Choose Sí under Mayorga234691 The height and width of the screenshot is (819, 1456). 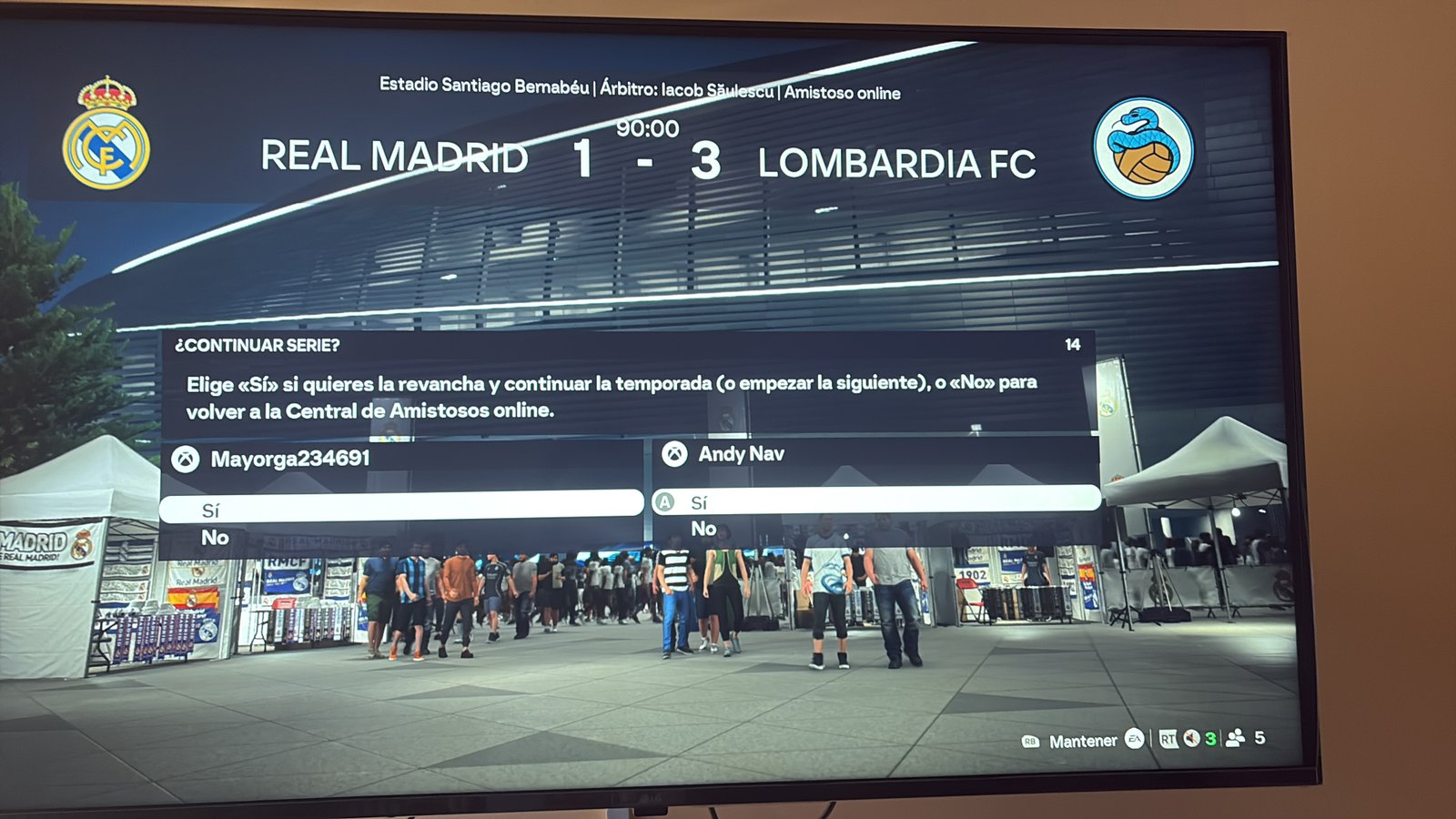(400, 508)
